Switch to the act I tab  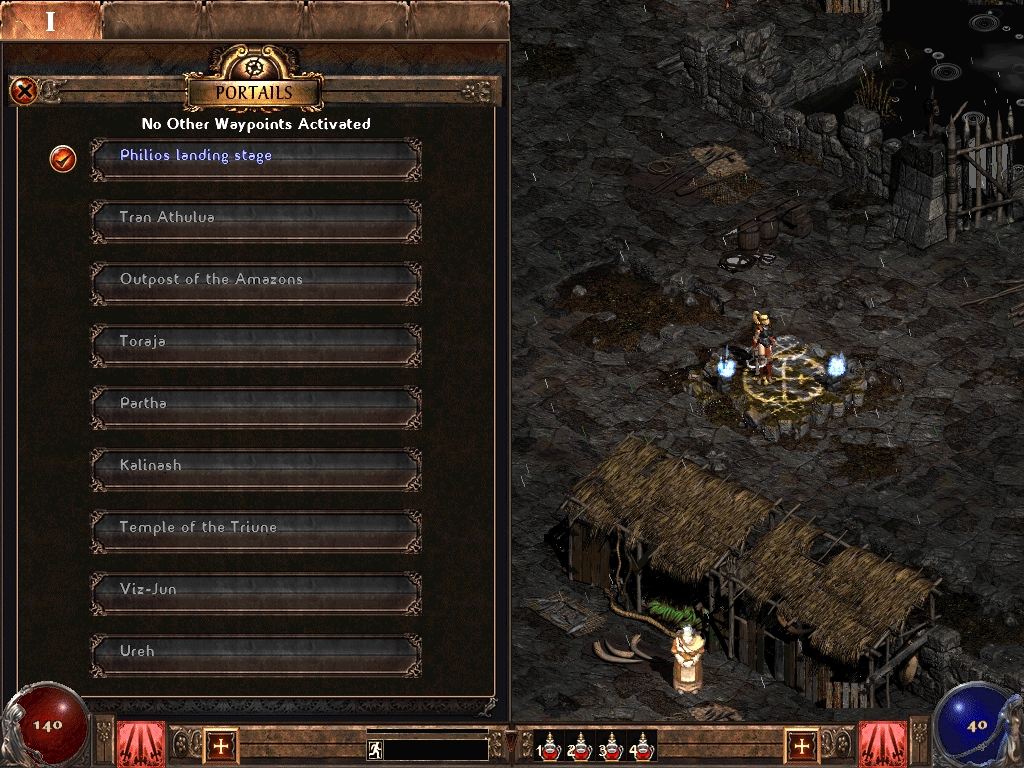(x=51, y=21)
